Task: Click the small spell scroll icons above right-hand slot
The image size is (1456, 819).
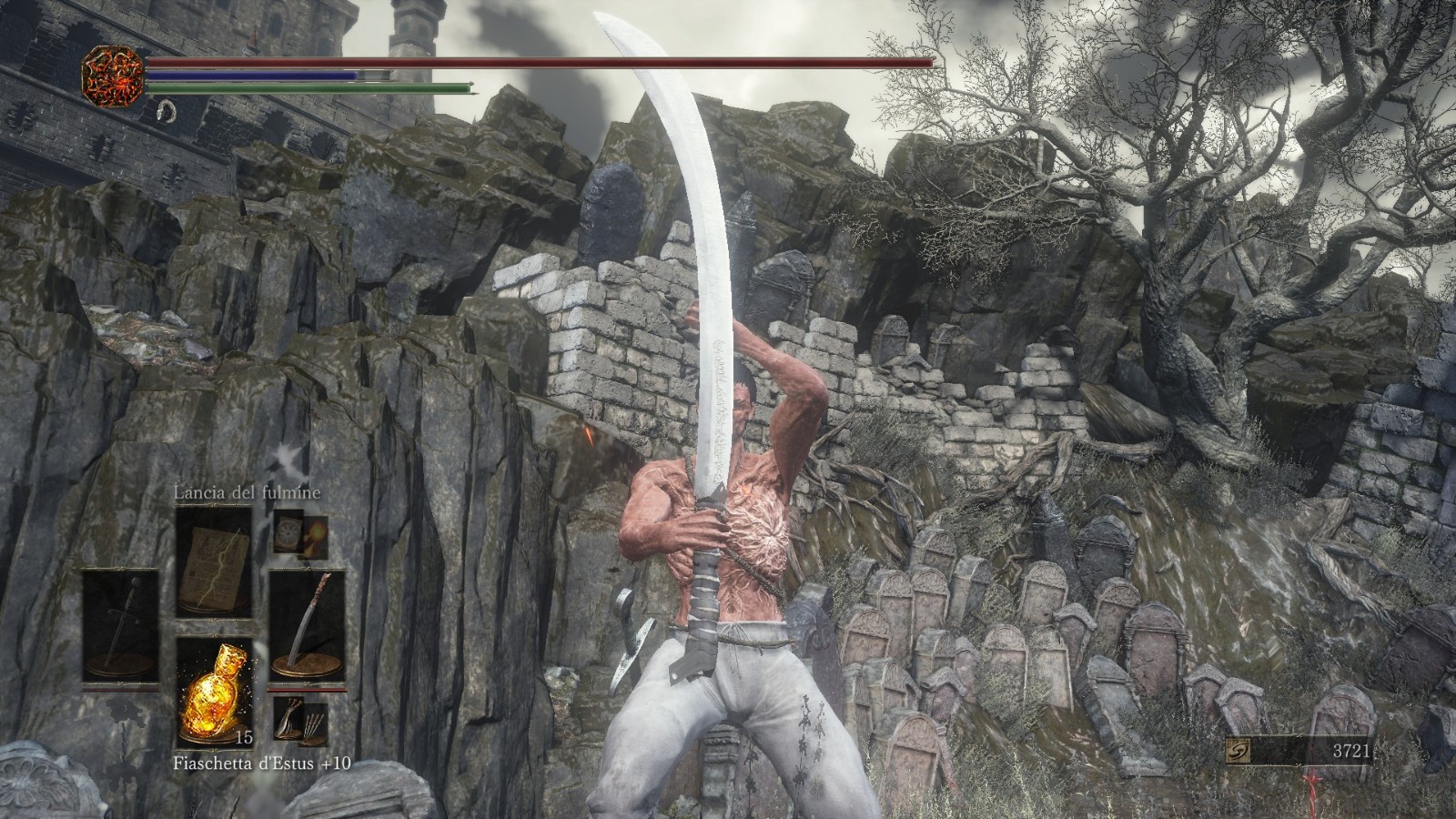Action: [x=300, y=535]
